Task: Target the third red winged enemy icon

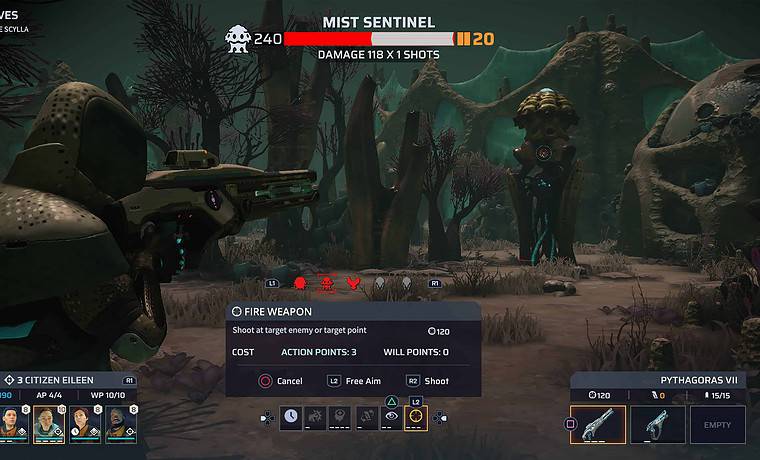Action: click(x=352, y=284)
